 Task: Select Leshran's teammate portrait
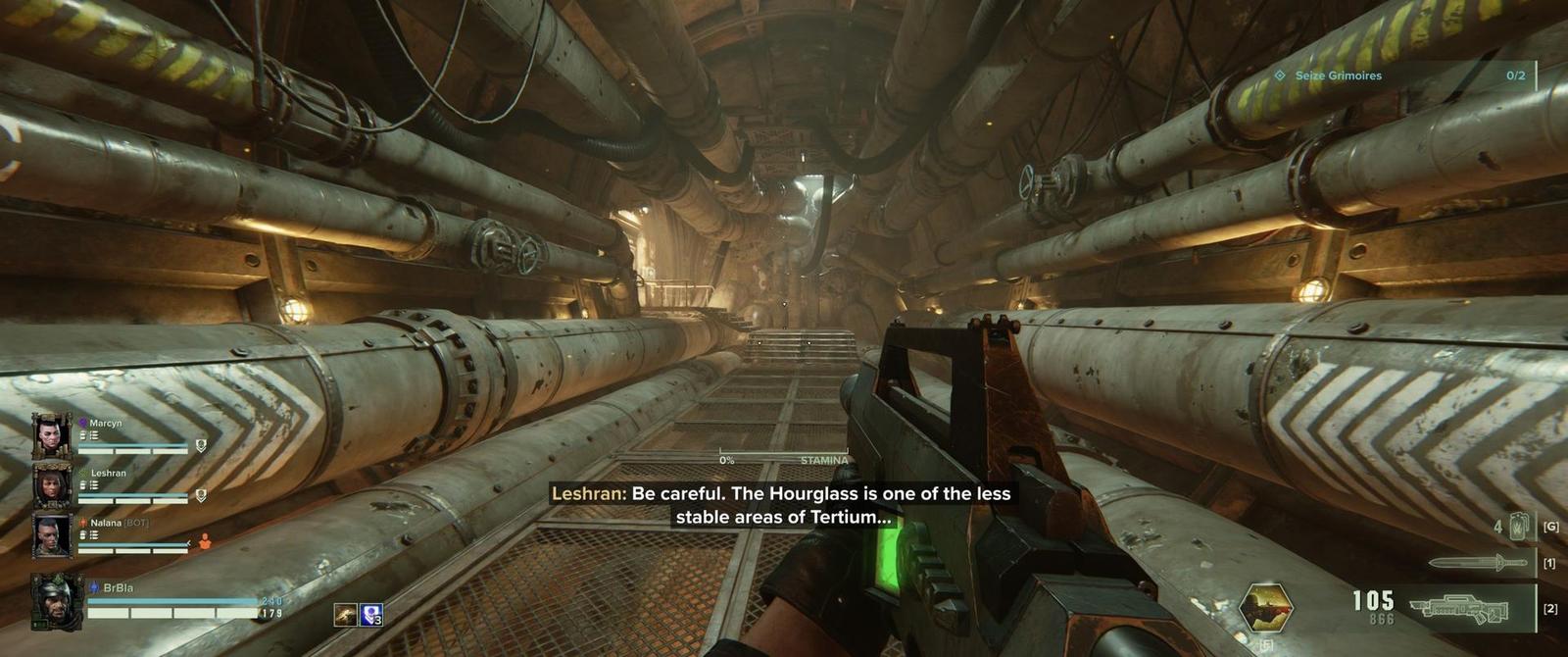point(51,485)
